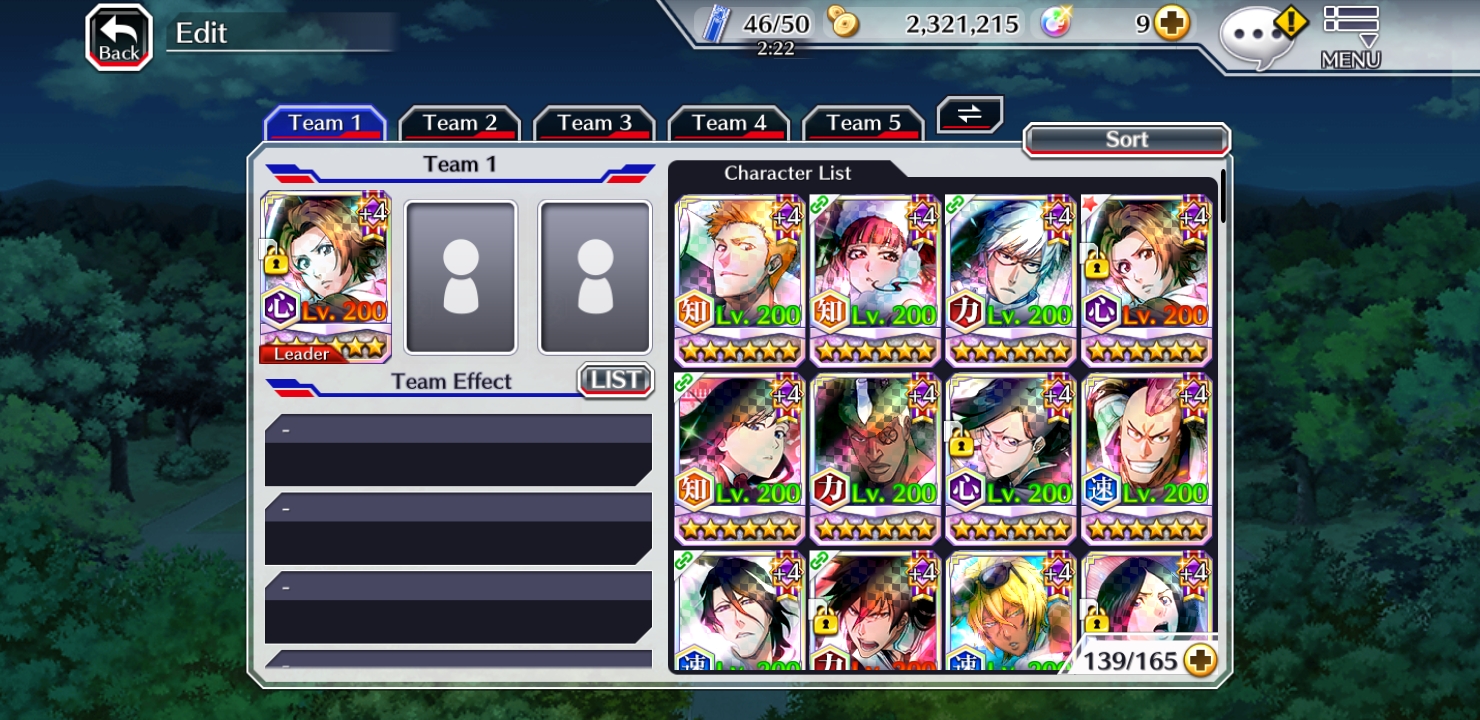Stay on the Team 1 tab
The image size is (1480, 720).
click(324, 123)
